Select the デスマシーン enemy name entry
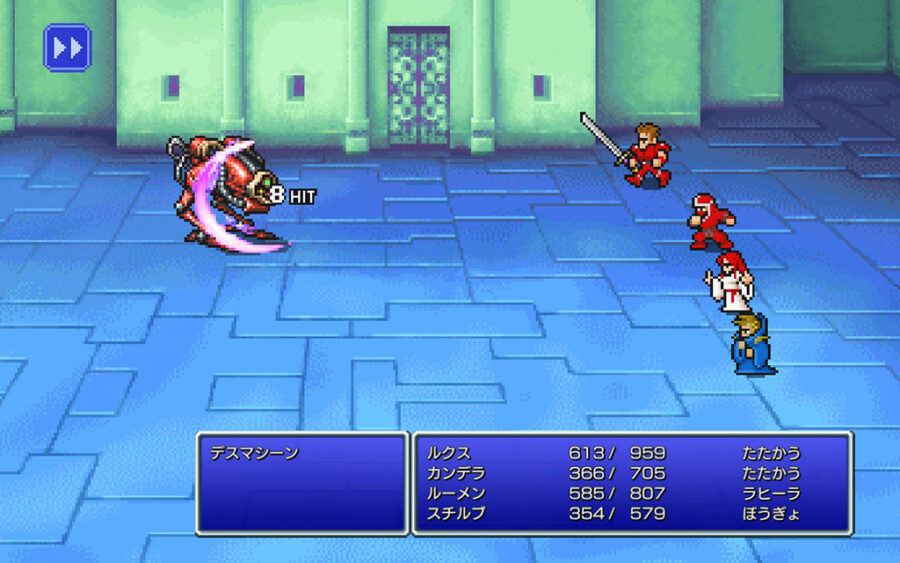The height and width of the screenshot is (563, 900). coord(253,453)
